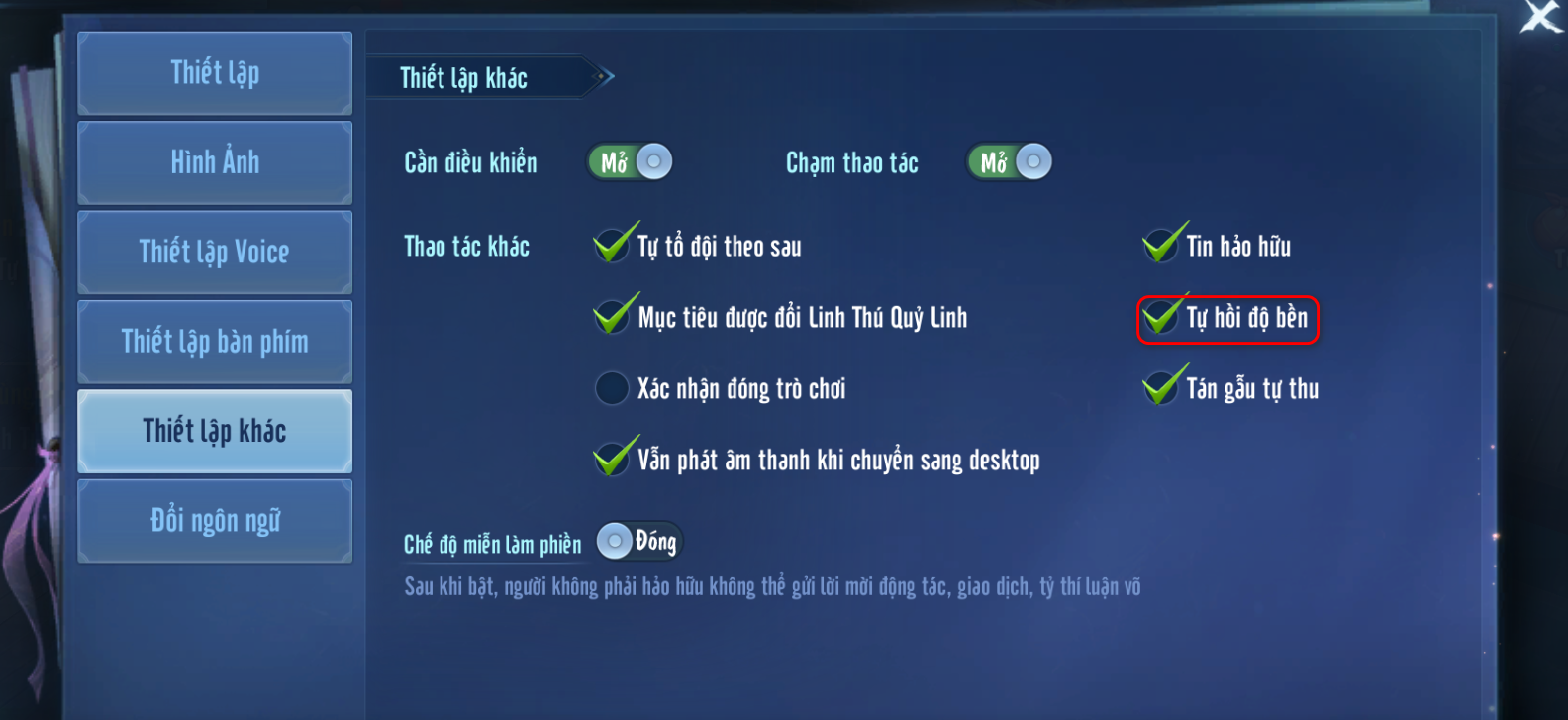Select the Thiết lập bàn phím tab
Image resolution: width=1568 pixels, height=720 pixels.
(215, 342)
